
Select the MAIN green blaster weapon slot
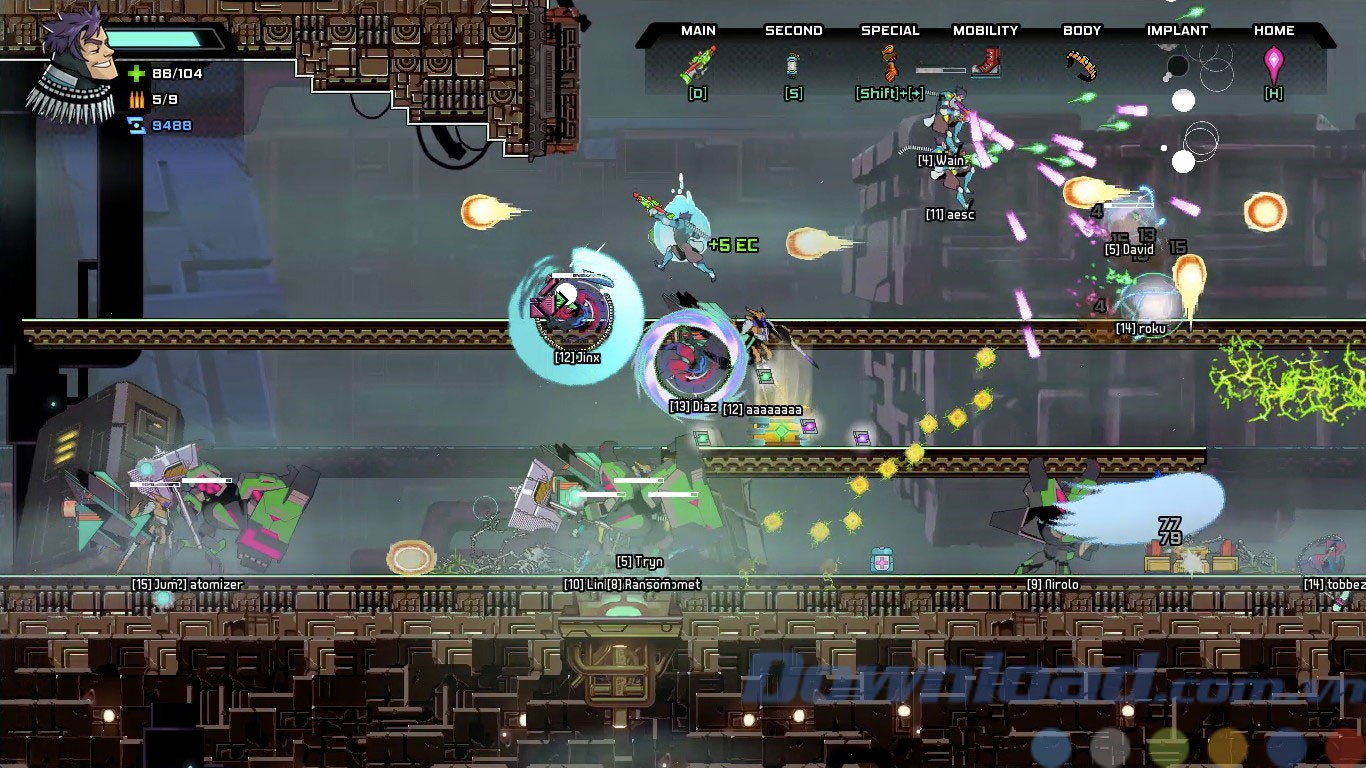(x=698, y=64)
